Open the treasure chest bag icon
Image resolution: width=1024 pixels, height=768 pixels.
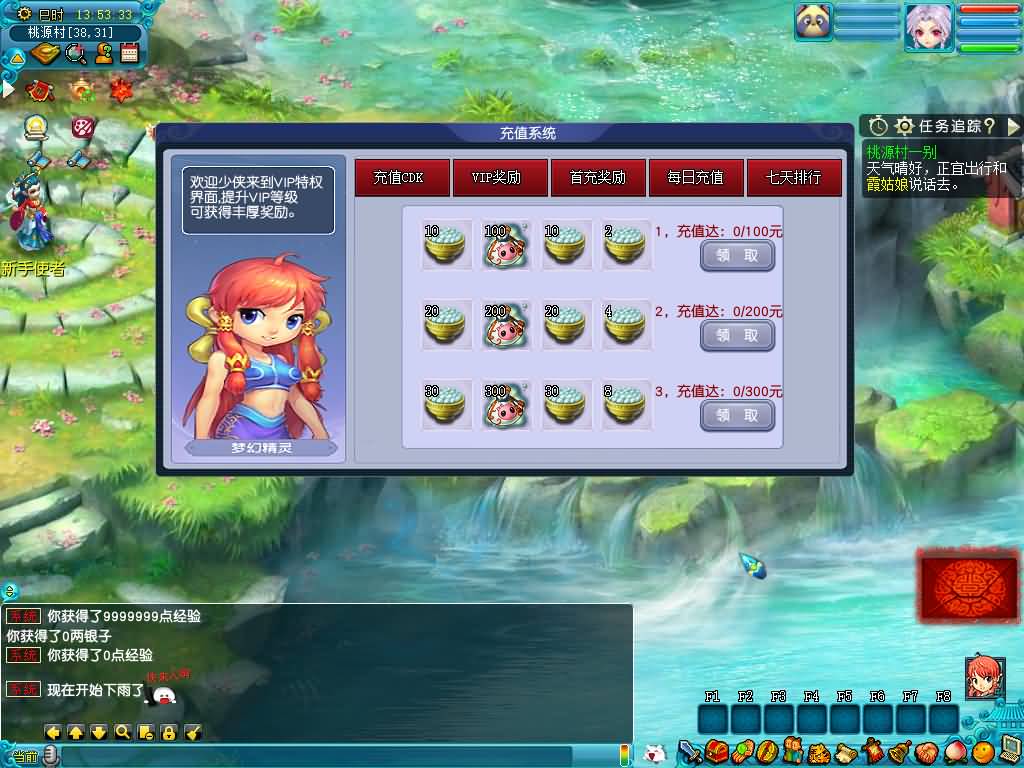click(715, 751)
